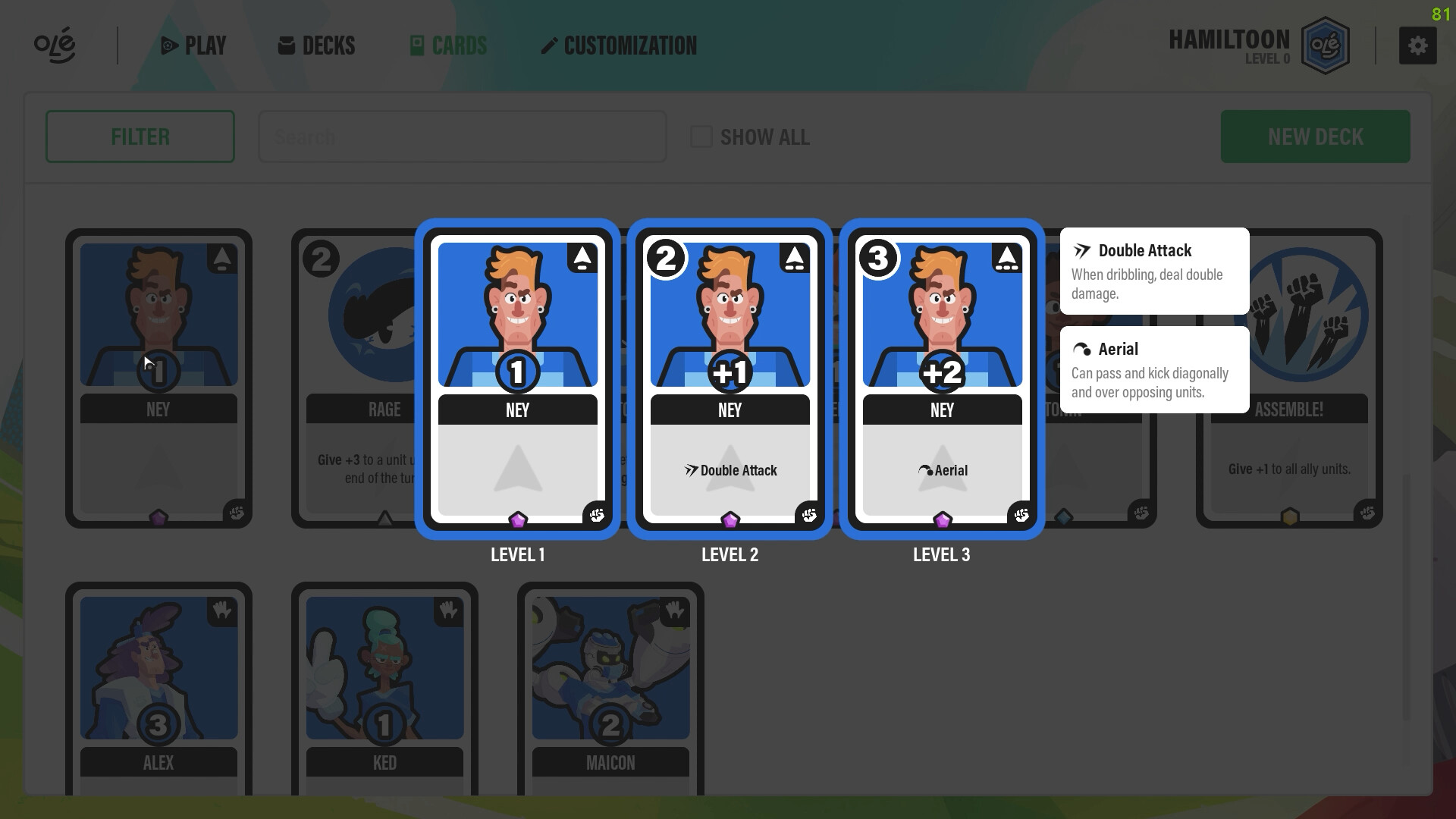Click the Olé emblem next to HAMILTOON

tap(1326, 45)
